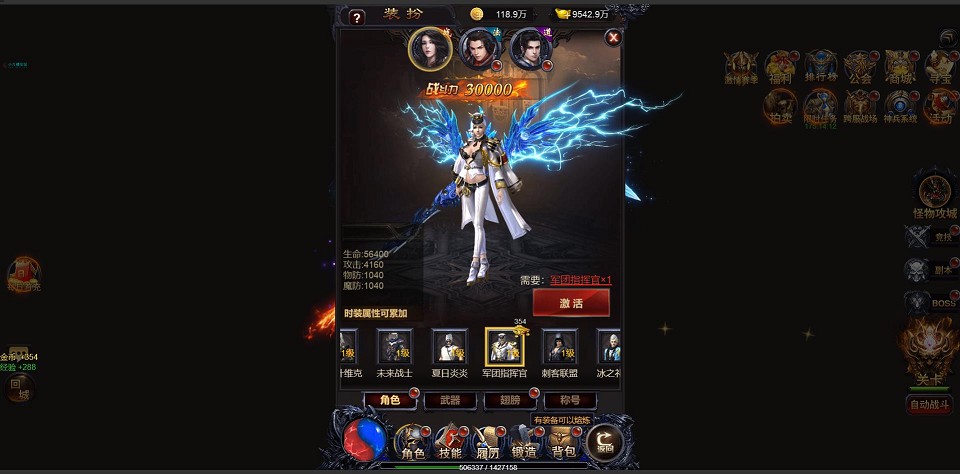960x474 pixels.
Task: Click the red 激活 activate button
Action: click(x=571, y=303)
